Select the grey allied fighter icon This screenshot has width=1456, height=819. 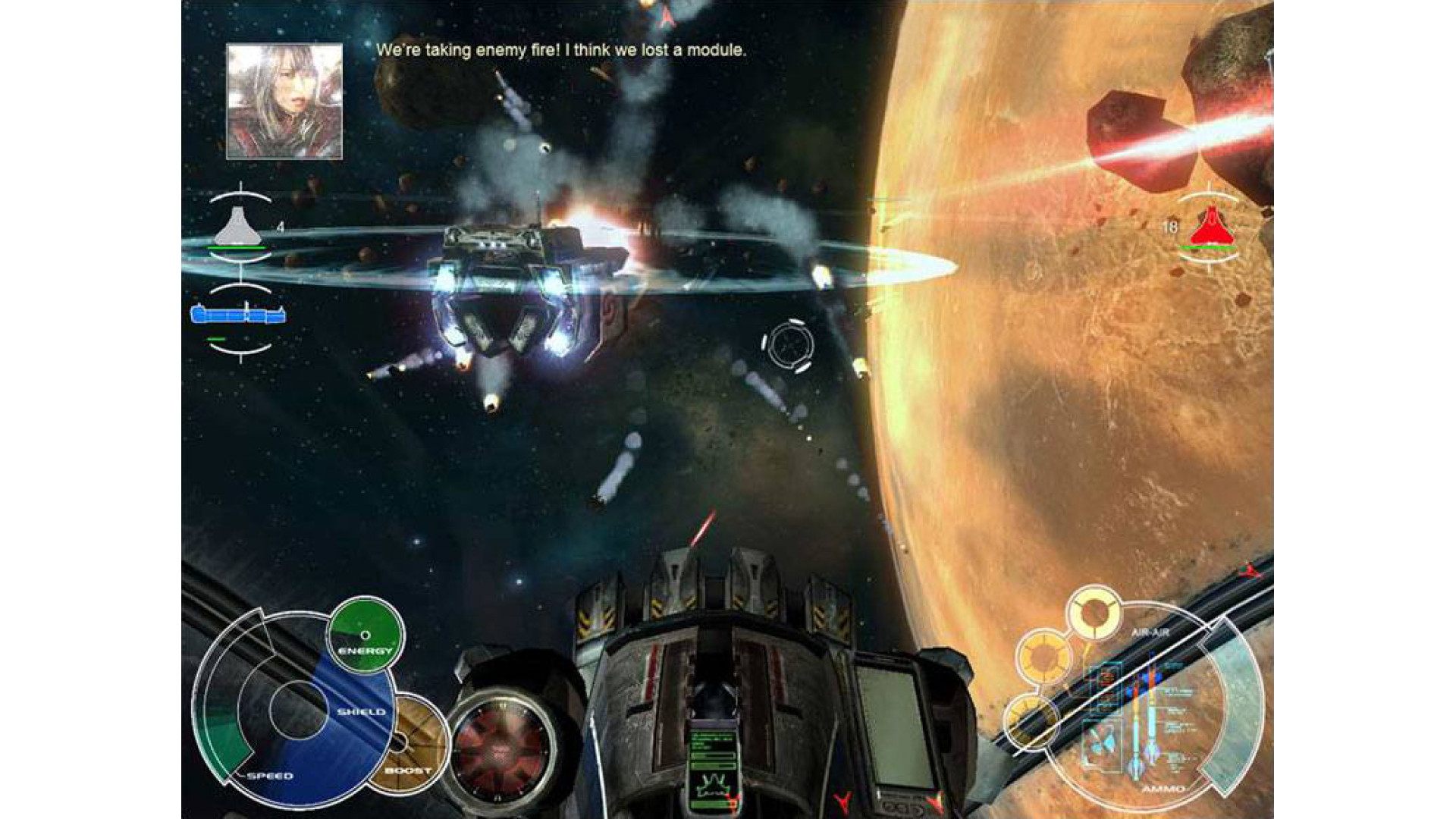240,225
